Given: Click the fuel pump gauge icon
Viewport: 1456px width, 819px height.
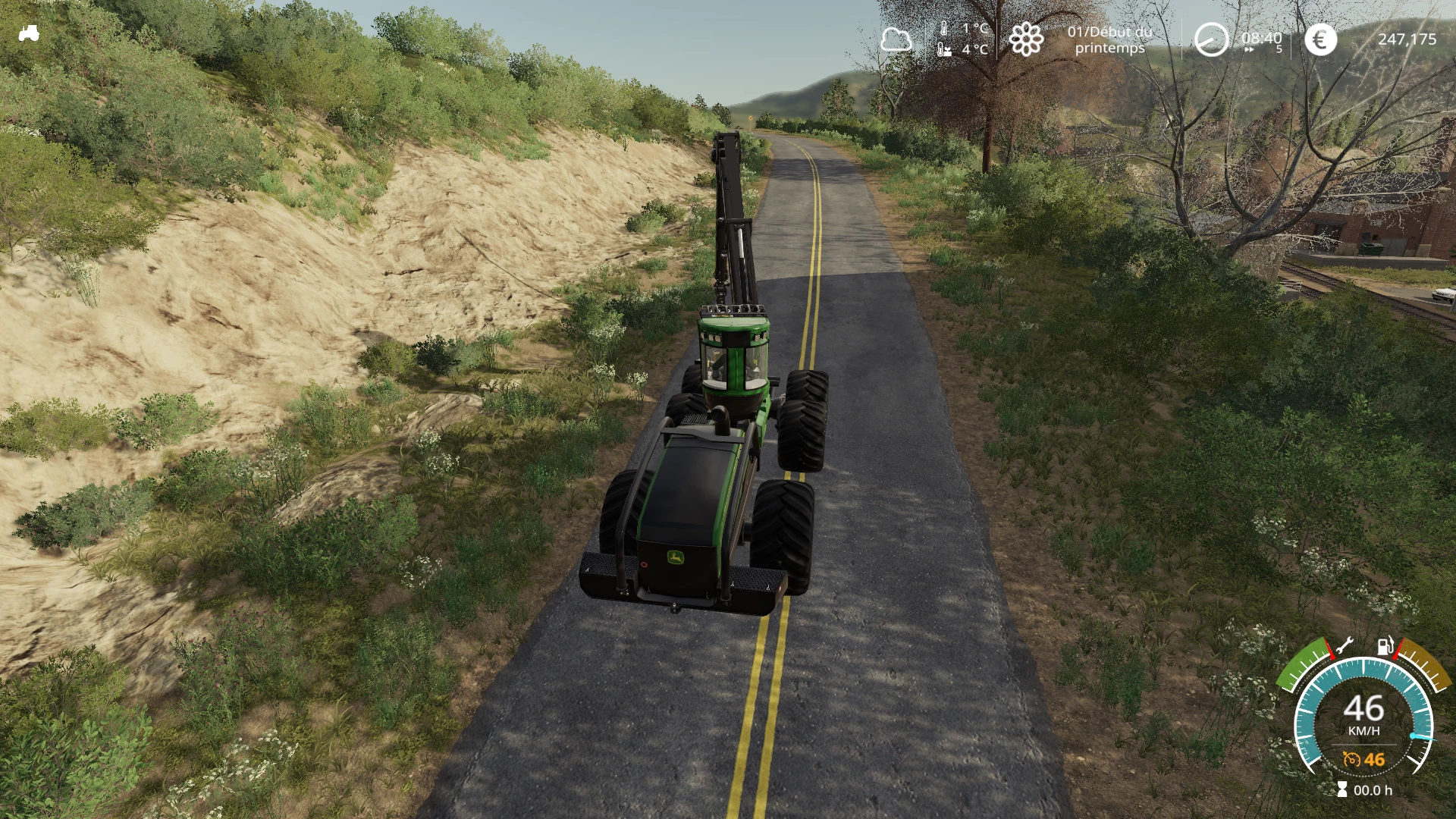Looking at the screenshot, I should coord(1385,646).
